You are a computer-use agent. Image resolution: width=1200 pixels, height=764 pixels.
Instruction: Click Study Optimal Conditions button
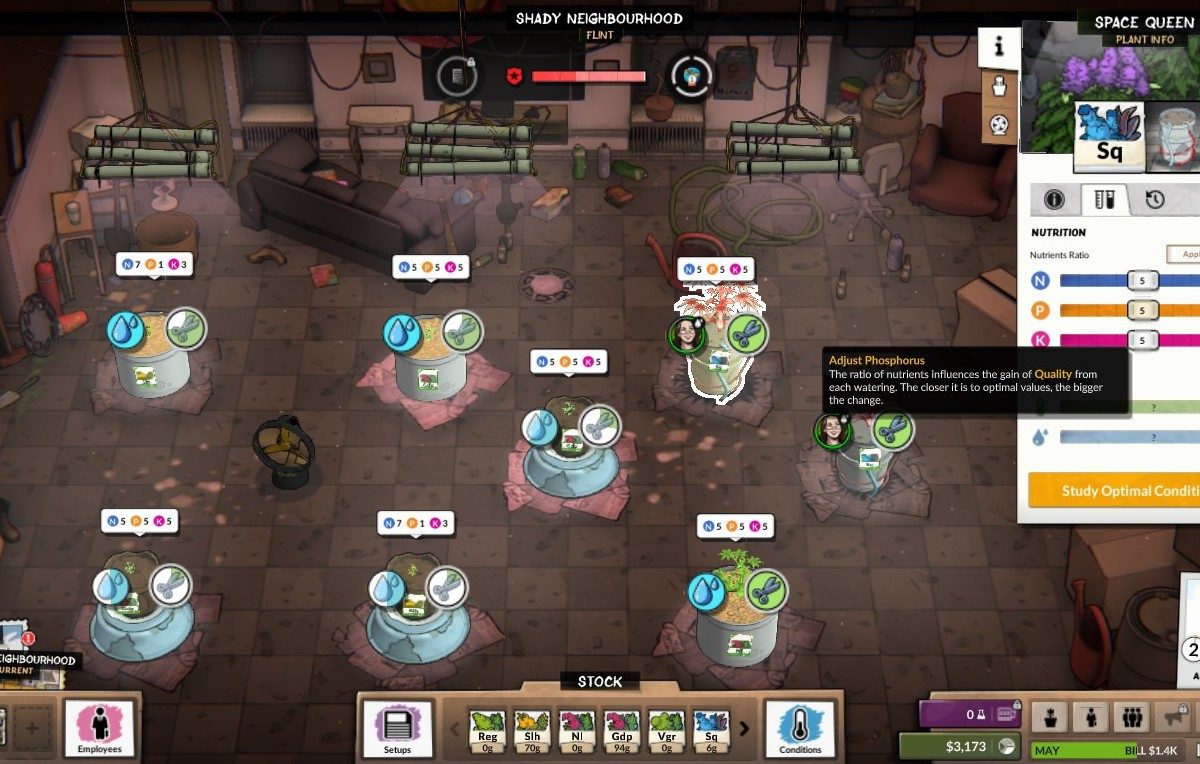1113,490
